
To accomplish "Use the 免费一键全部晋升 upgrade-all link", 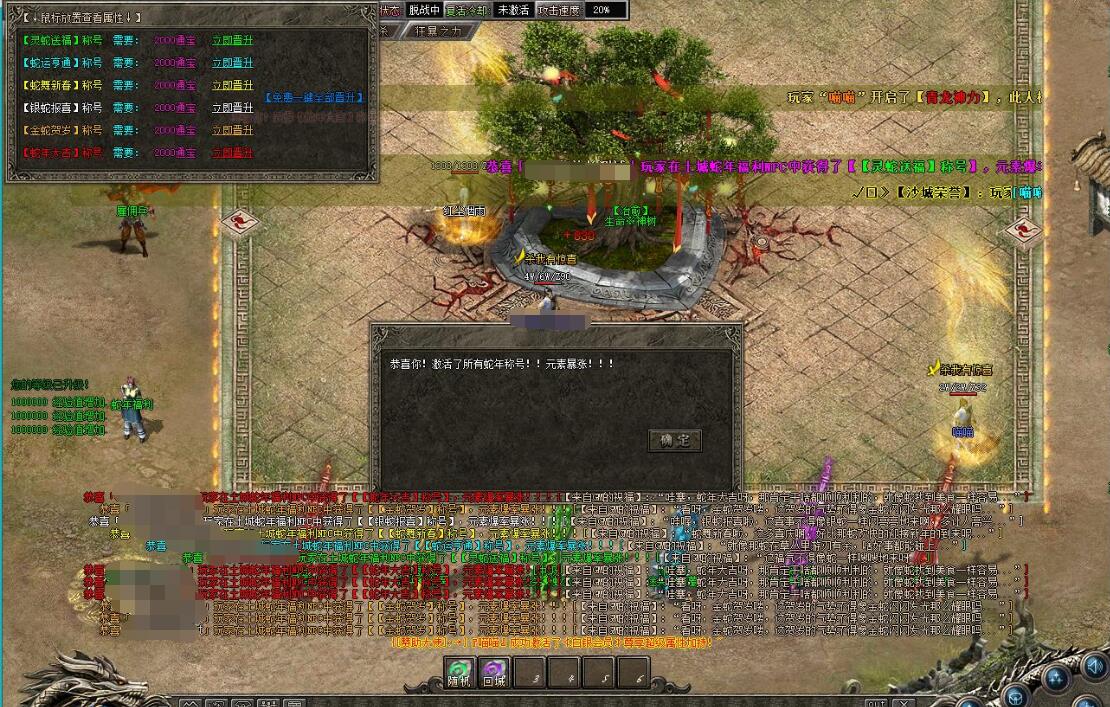I will tap(314, 98).
